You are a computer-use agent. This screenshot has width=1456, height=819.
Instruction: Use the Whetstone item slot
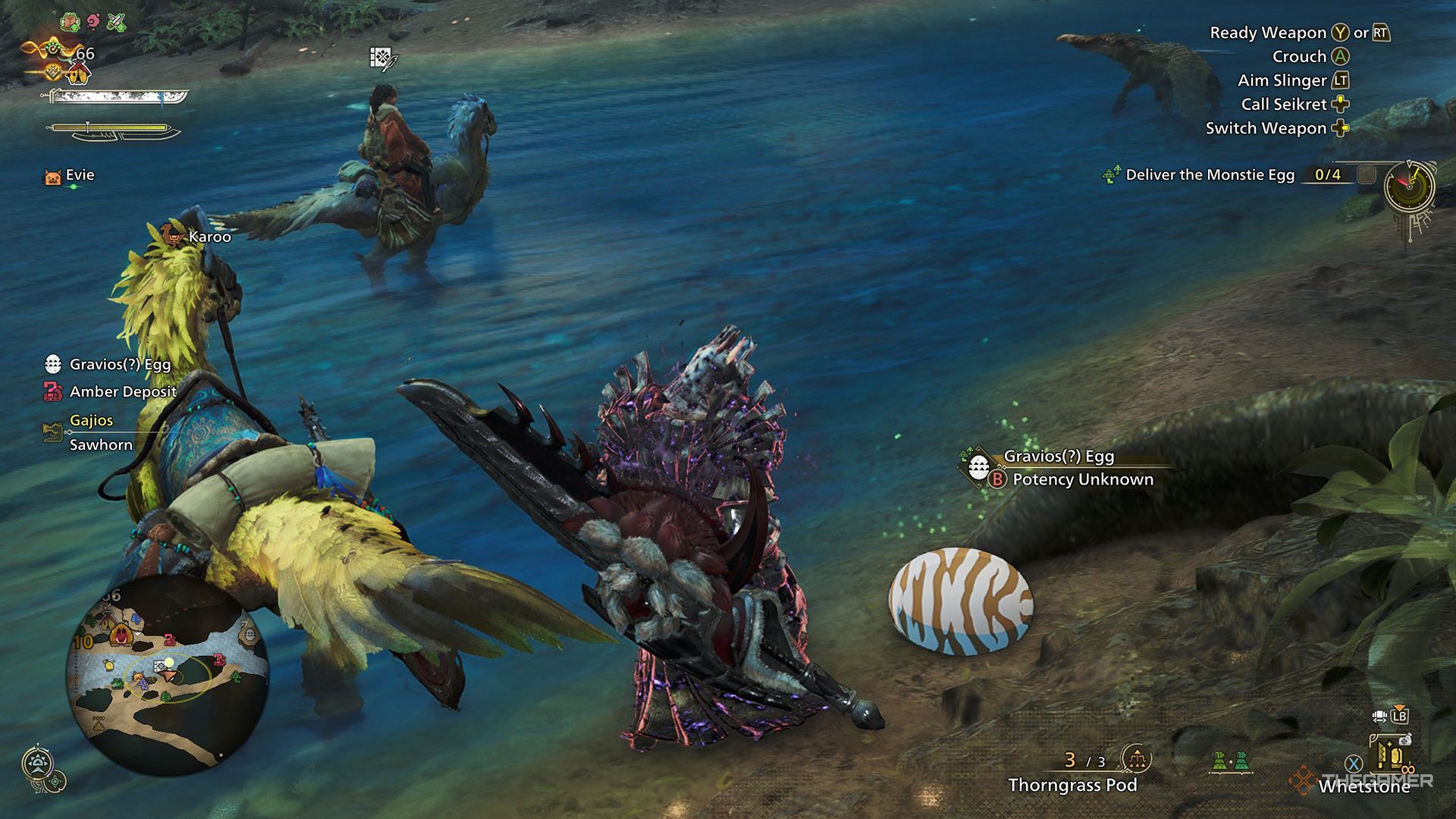pos(1363,786)
